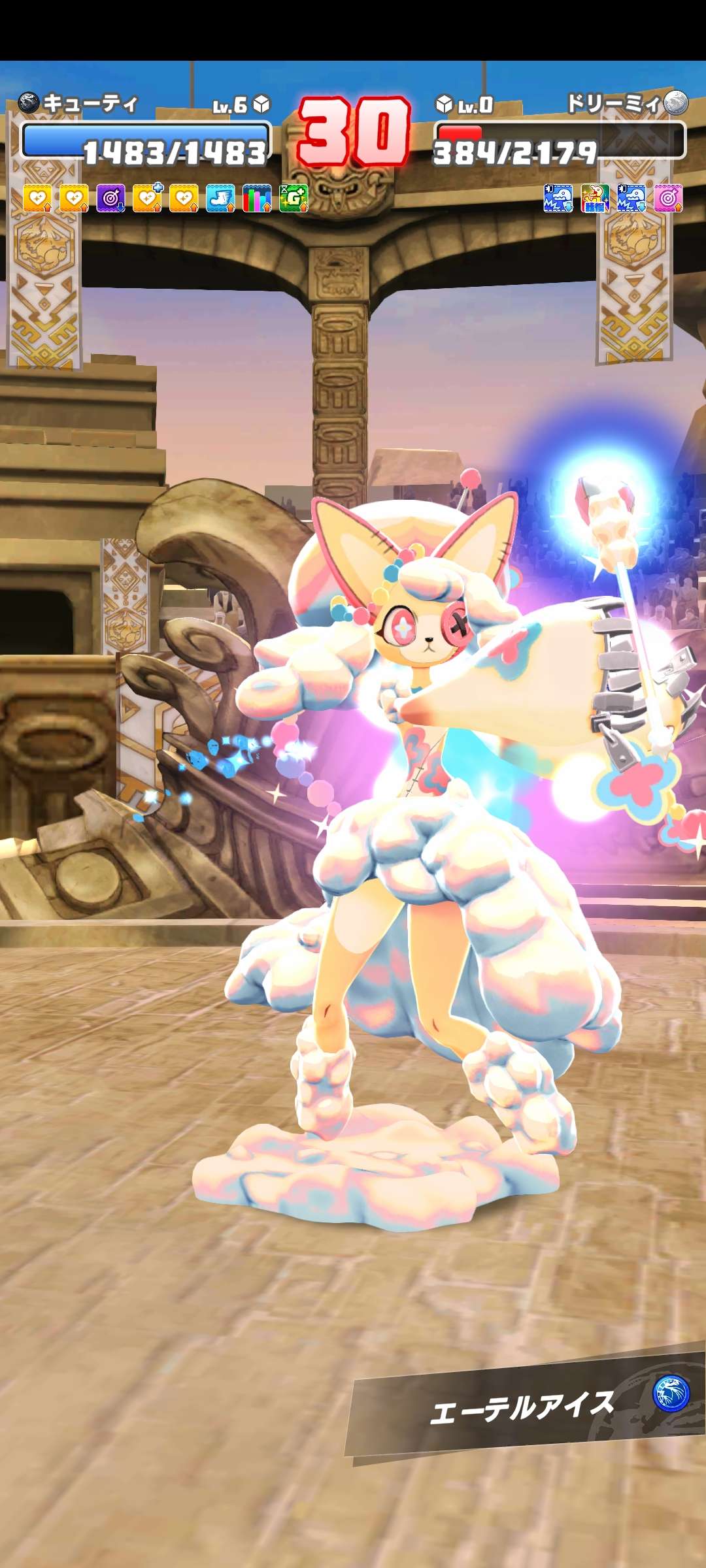Inspect the colored bar chart buff icon
Image resolution: width=706 pixels, height=1568 pixels.
point(257,198)
